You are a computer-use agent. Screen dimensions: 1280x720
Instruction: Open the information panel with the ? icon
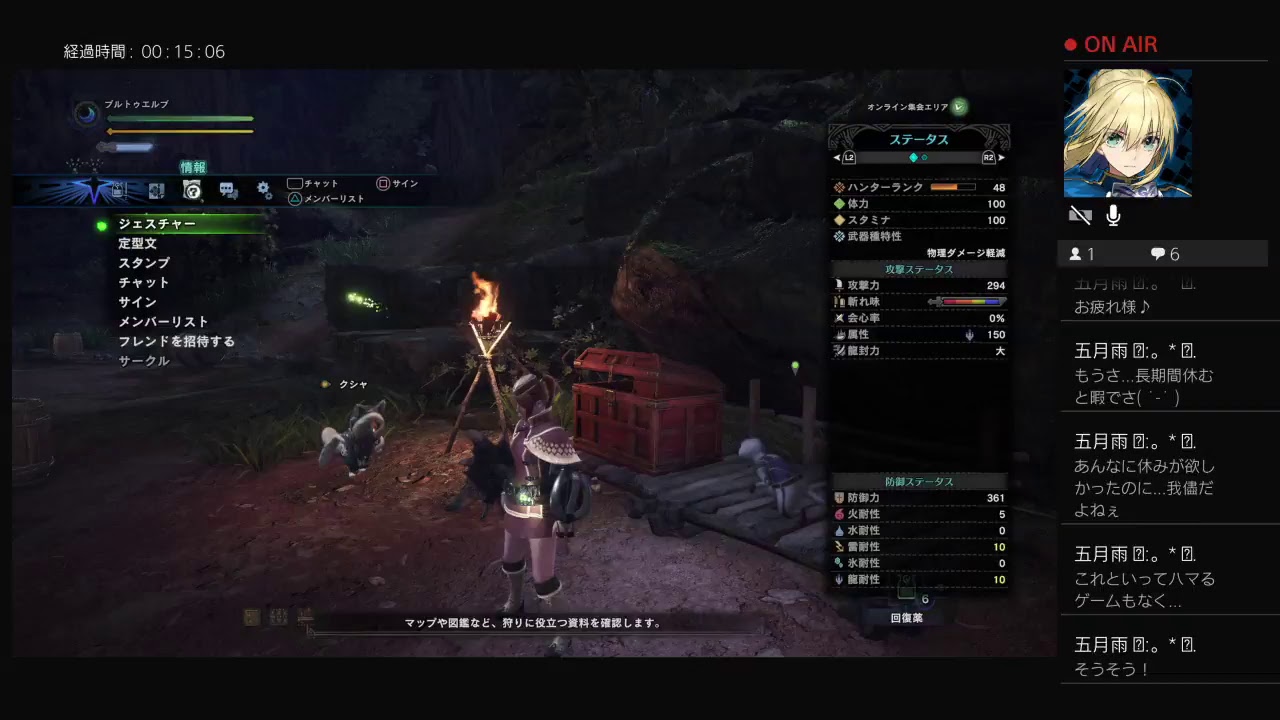click(192, 191)
